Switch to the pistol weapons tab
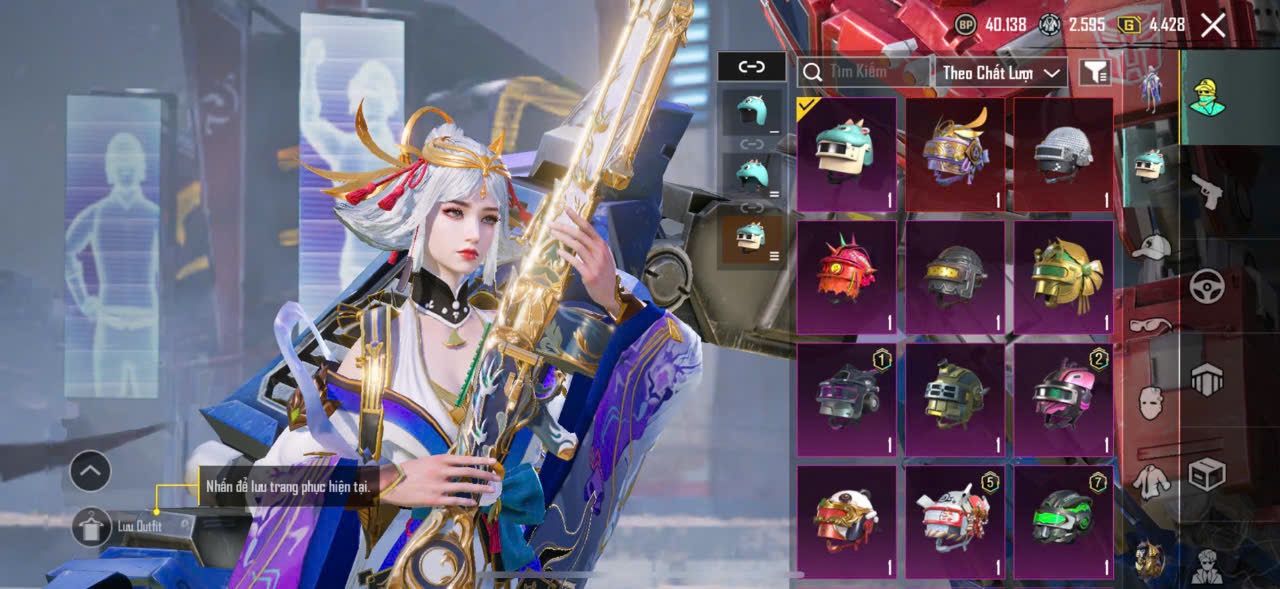The width and height of the screenshot is (1280, 589). tap(1207, 191)
